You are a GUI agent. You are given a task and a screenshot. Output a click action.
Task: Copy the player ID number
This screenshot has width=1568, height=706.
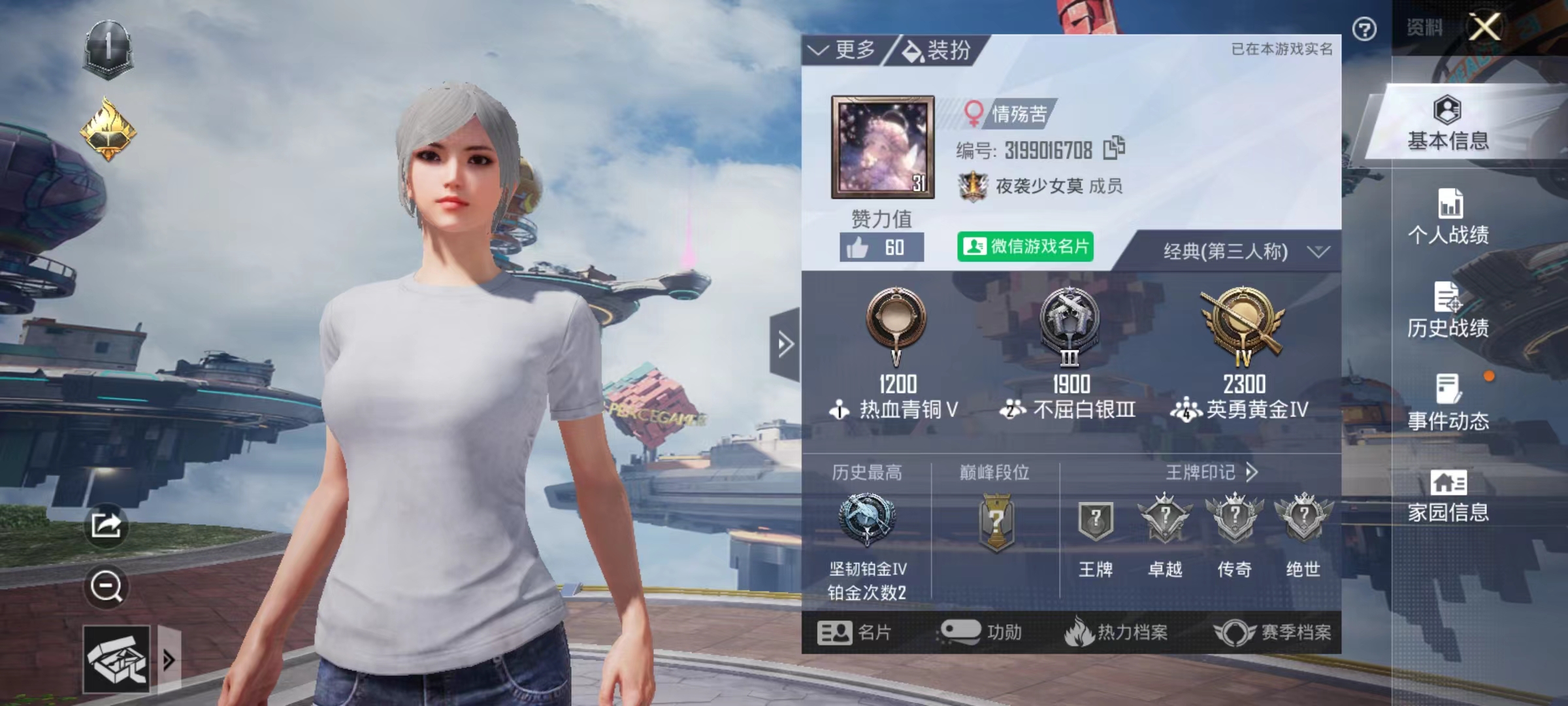1114,148
